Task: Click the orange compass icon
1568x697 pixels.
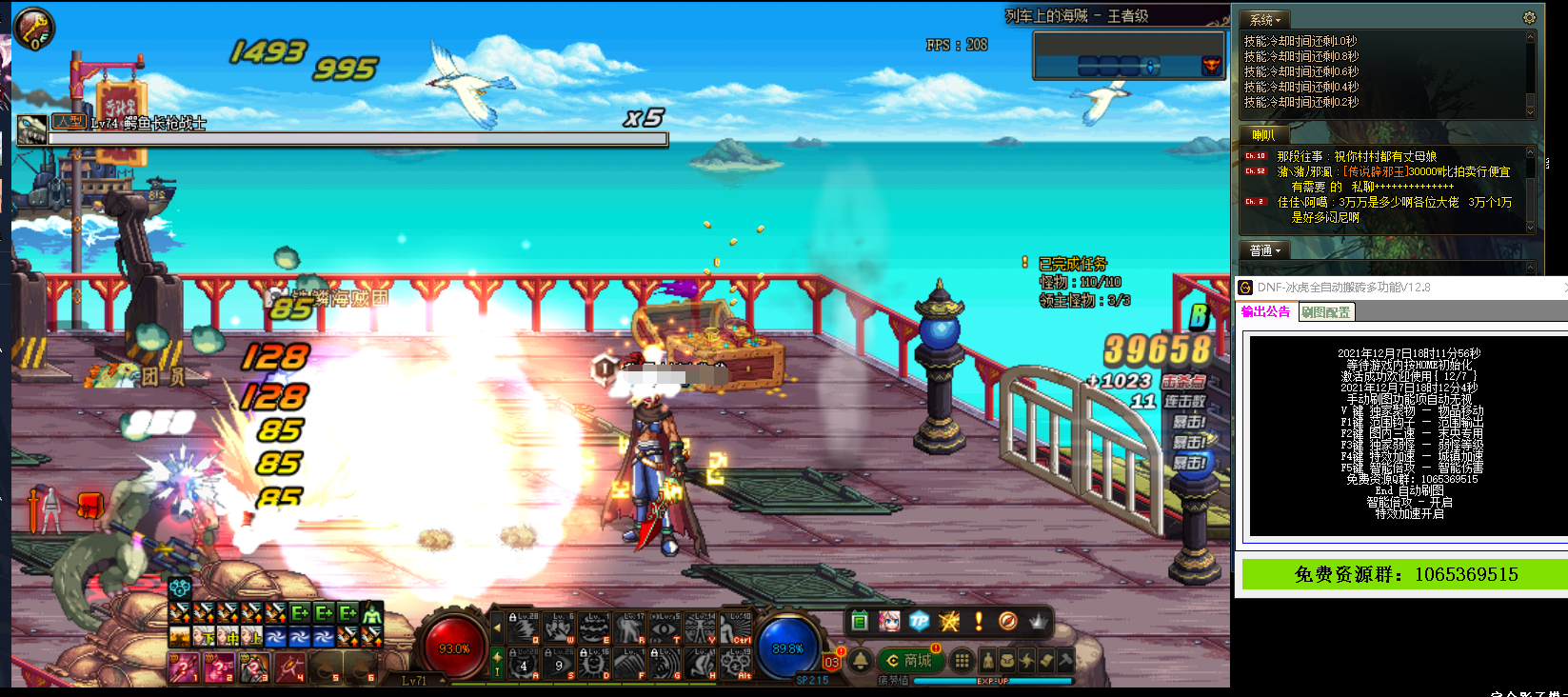Action: click(1007, 622)
